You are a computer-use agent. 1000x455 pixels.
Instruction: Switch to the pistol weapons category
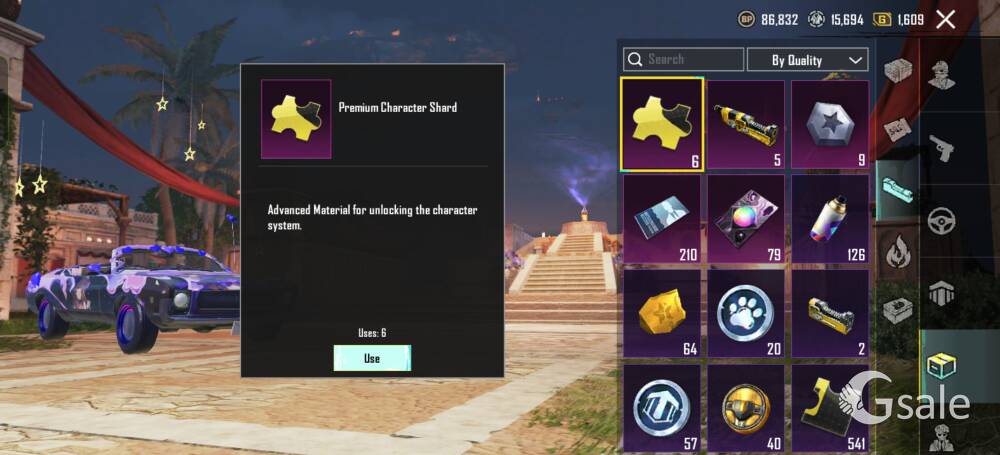(x=941, y=147)
